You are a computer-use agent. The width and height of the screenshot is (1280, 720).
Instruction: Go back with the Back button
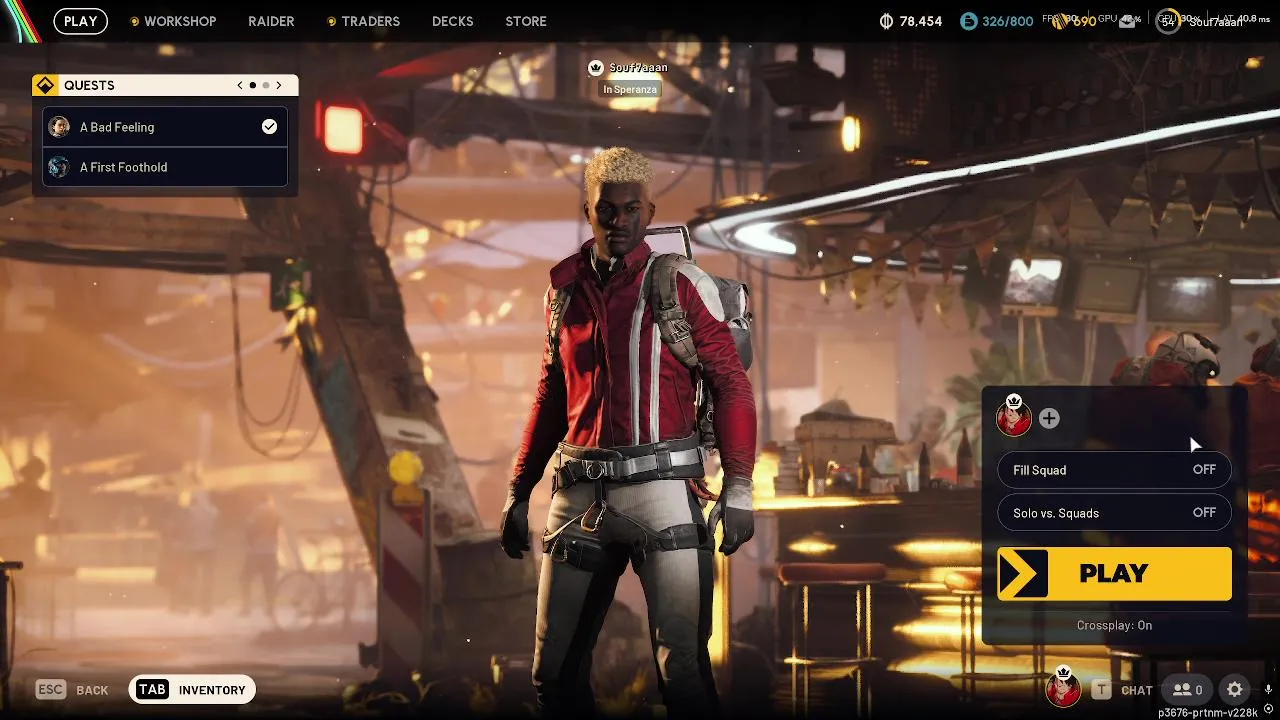click(x=72, y=690)
